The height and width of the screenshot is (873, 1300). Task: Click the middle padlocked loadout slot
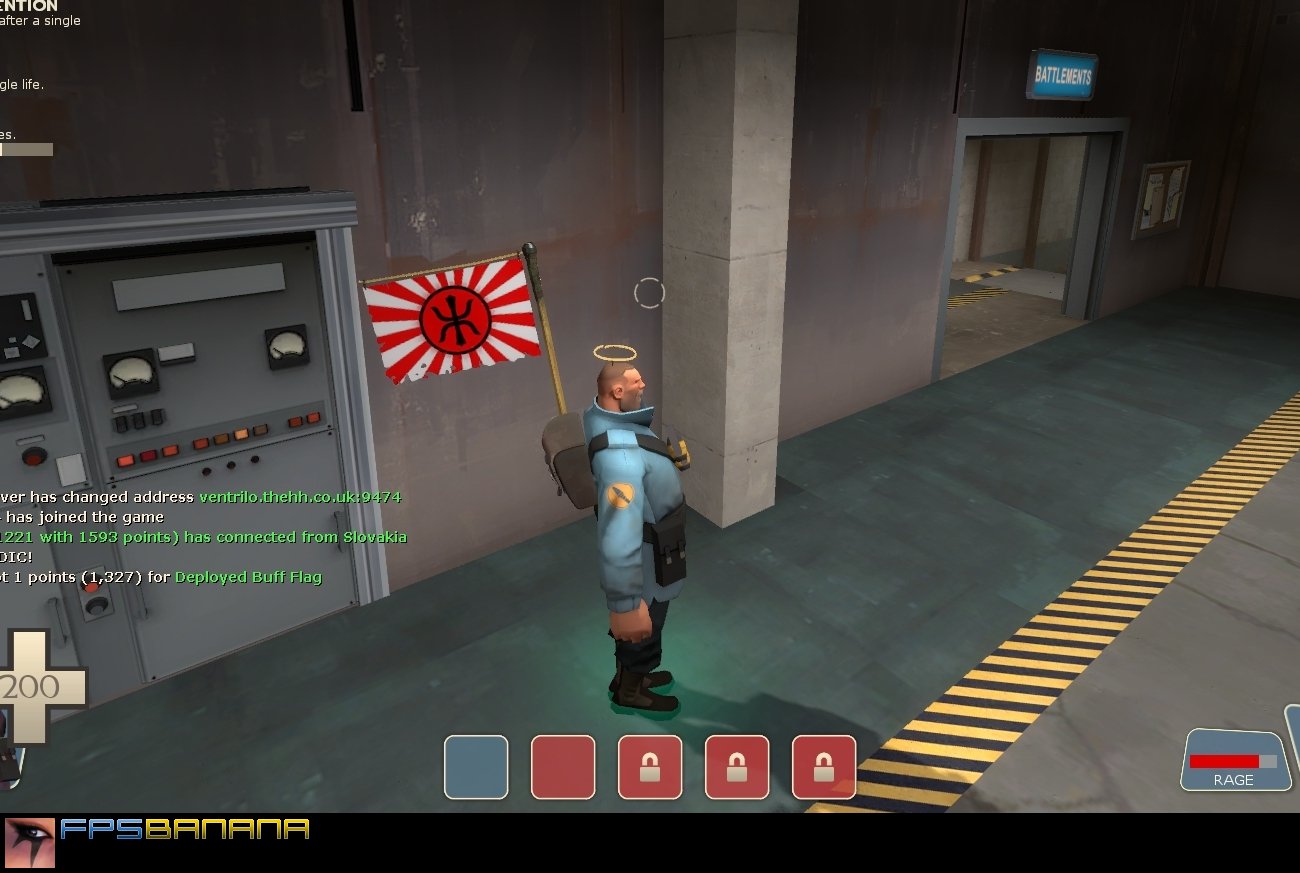tap(738, 767)
